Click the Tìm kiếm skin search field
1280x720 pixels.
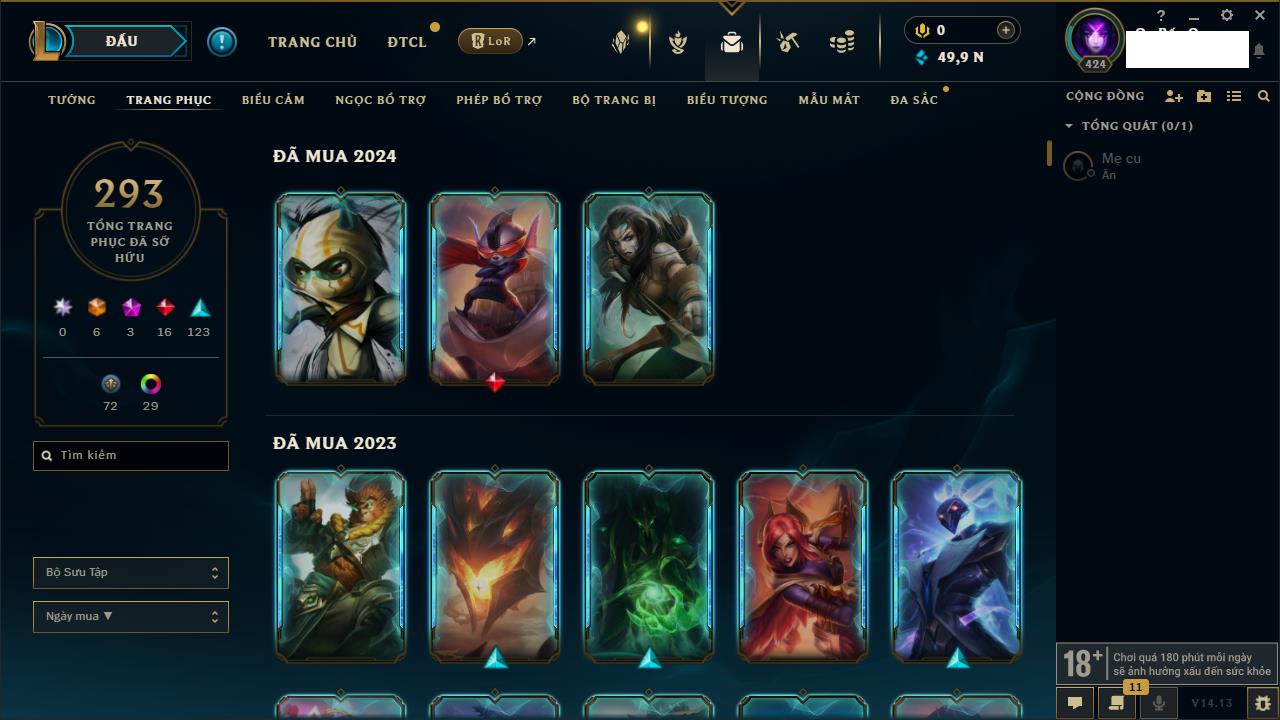131,456
